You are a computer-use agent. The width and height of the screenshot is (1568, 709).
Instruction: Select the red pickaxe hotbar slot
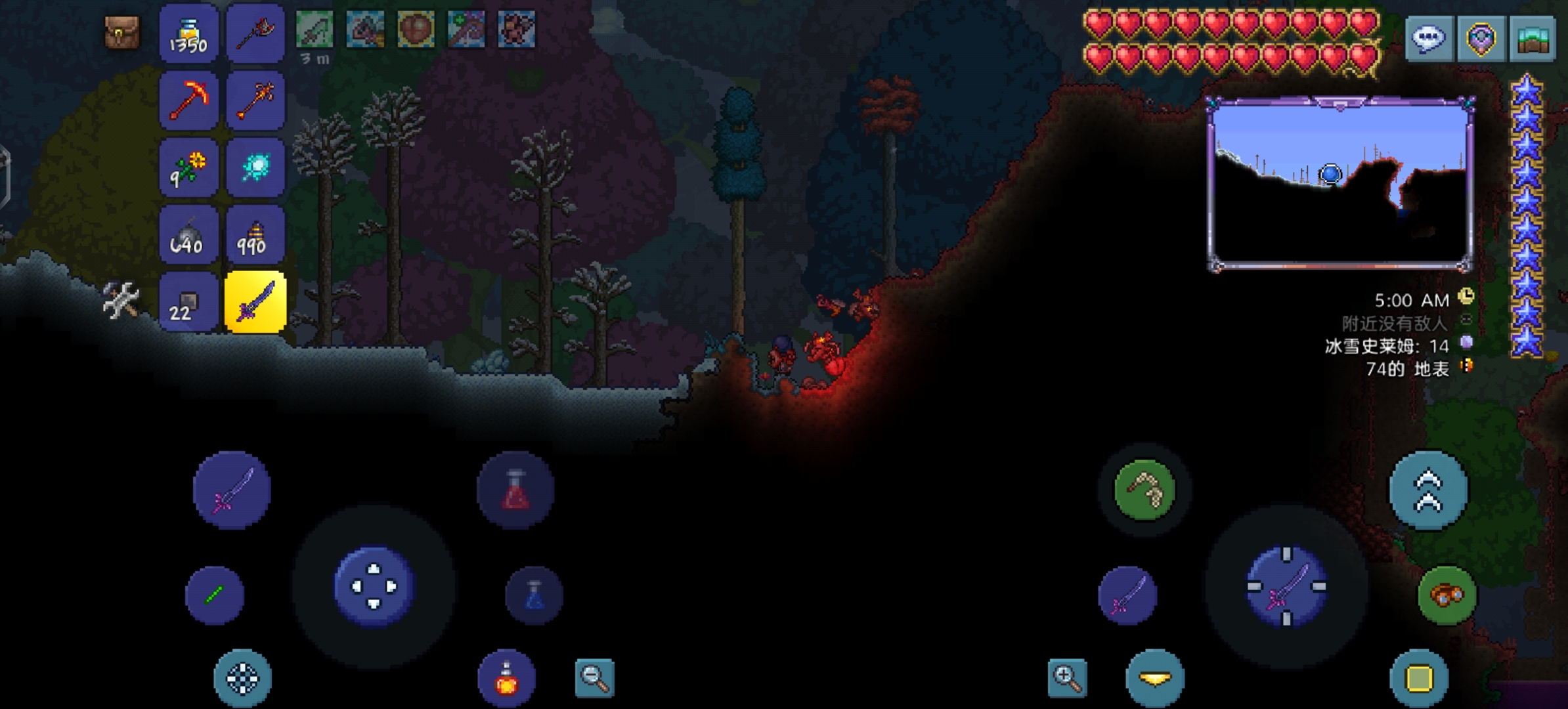coord(188,101)
